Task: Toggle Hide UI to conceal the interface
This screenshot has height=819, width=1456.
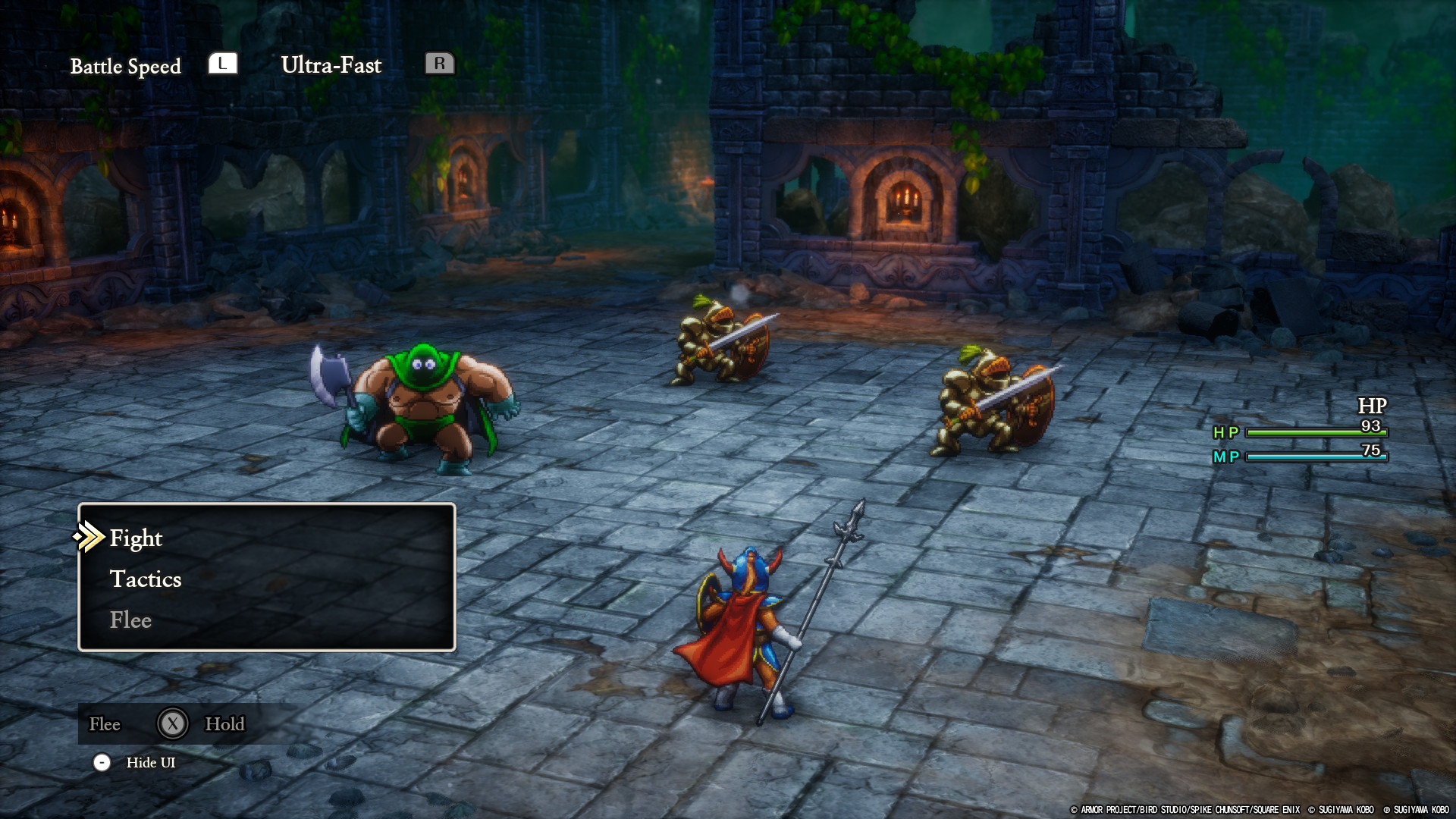Action: [x=151, y=762]
